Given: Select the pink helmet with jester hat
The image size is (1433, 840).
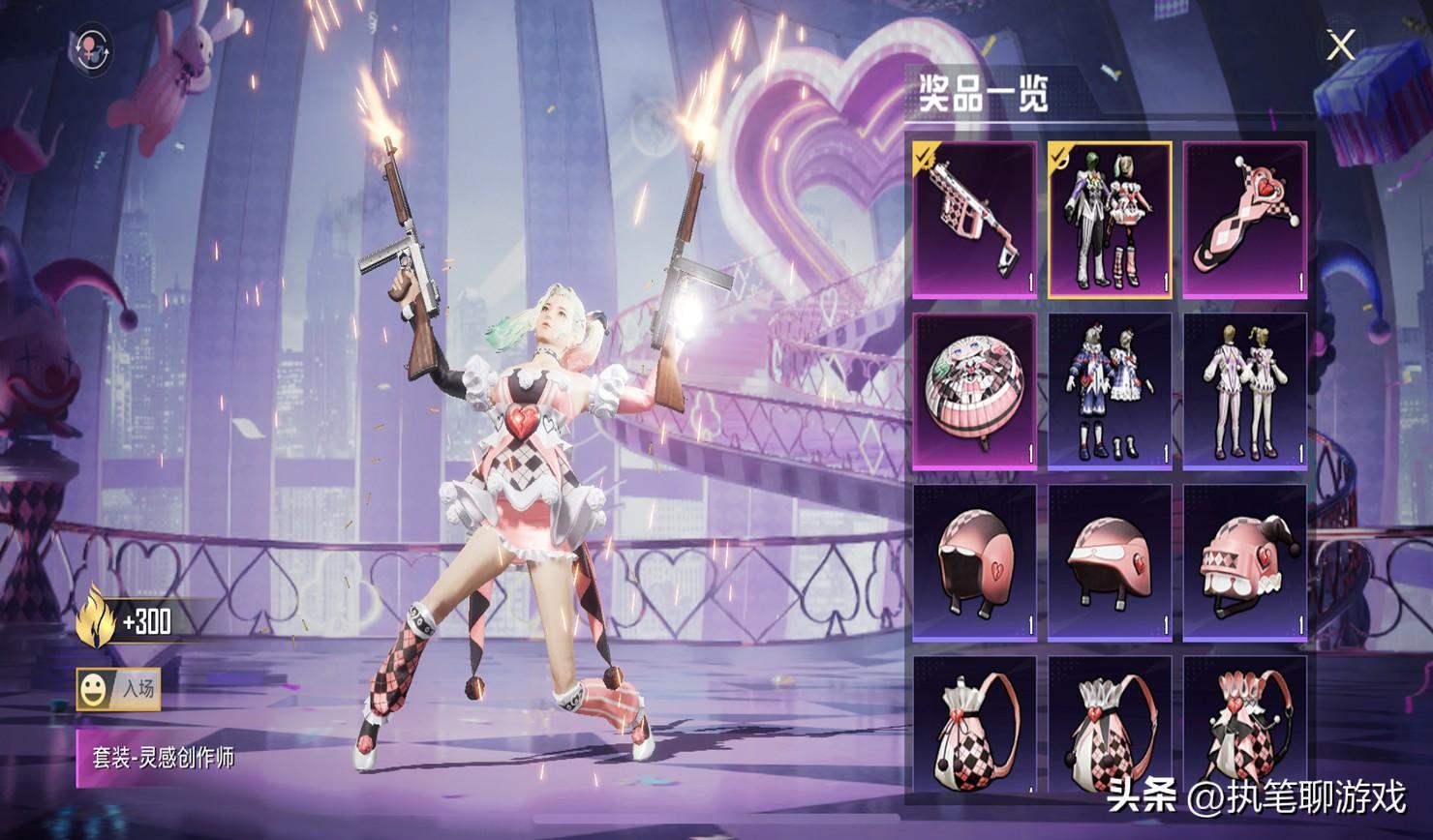Looking at the screenshot, I should [1245, 563].
